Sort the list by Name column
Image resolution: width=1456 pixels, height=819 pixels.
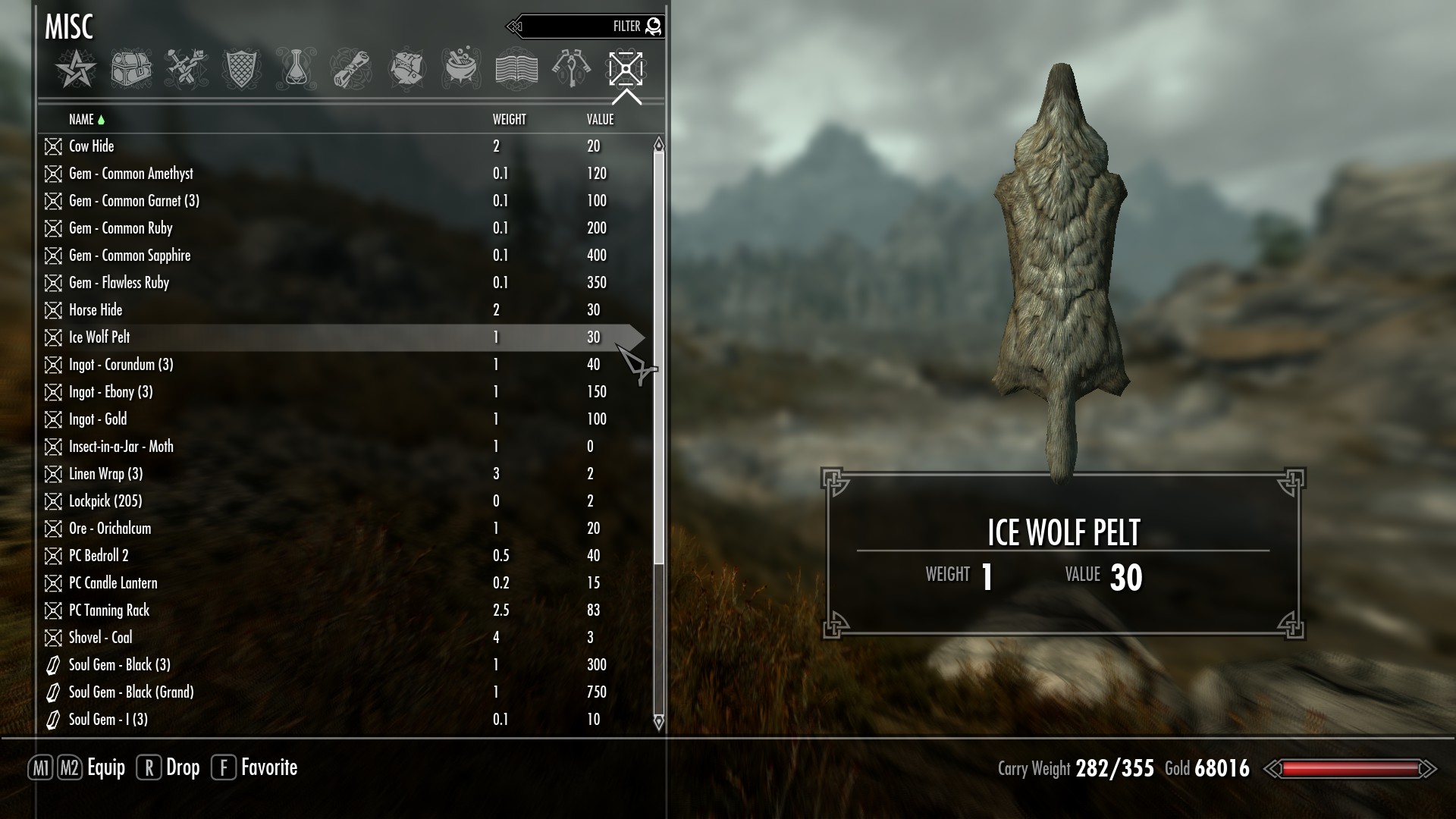[x=81, y=120]
